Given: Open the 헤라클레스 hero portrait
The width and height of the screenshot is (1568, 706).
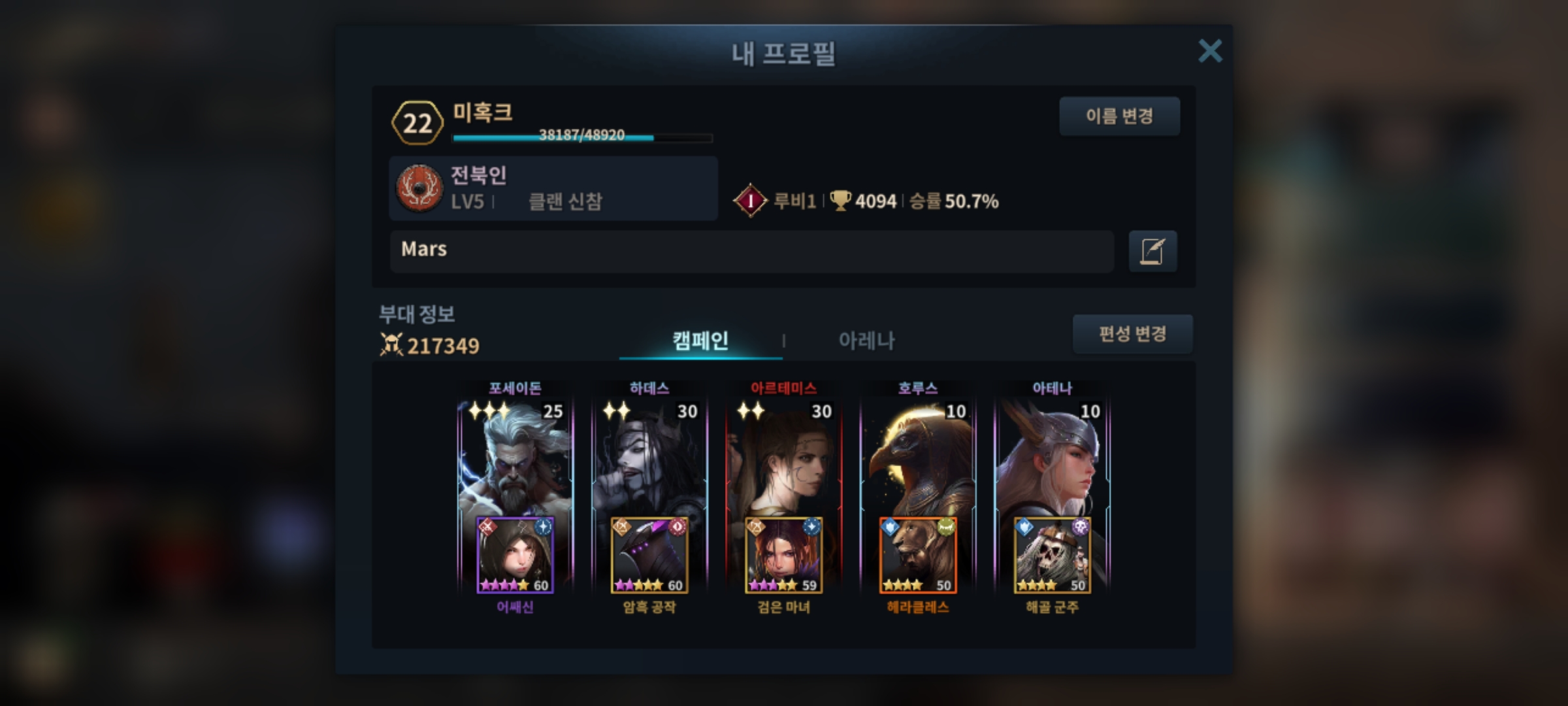Looking at the screenshot, I should [x=918, y=555].
